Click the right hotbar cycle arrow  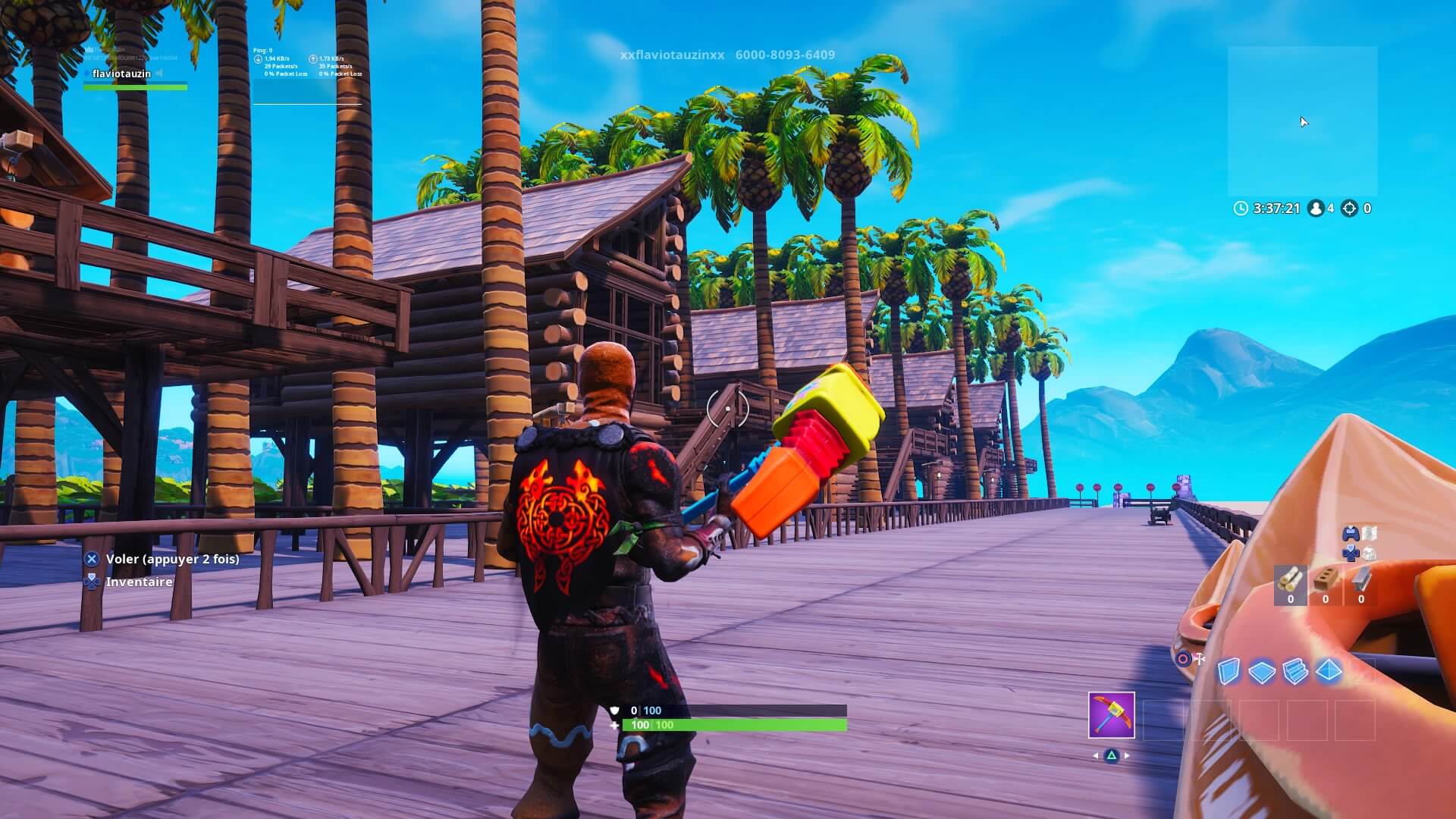1126,756
